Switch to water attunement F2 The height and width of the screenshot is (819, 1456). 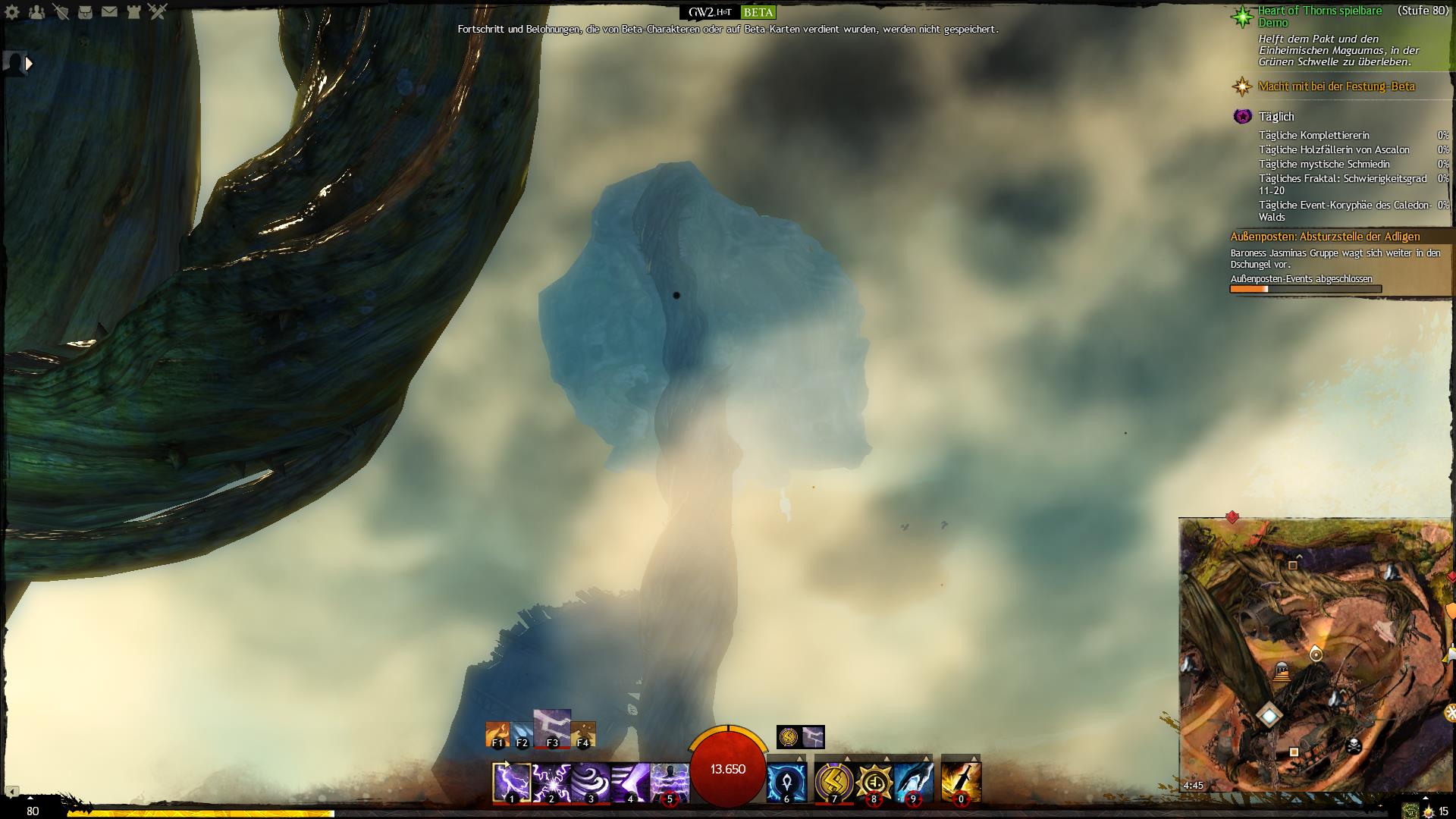click(522, 735)
